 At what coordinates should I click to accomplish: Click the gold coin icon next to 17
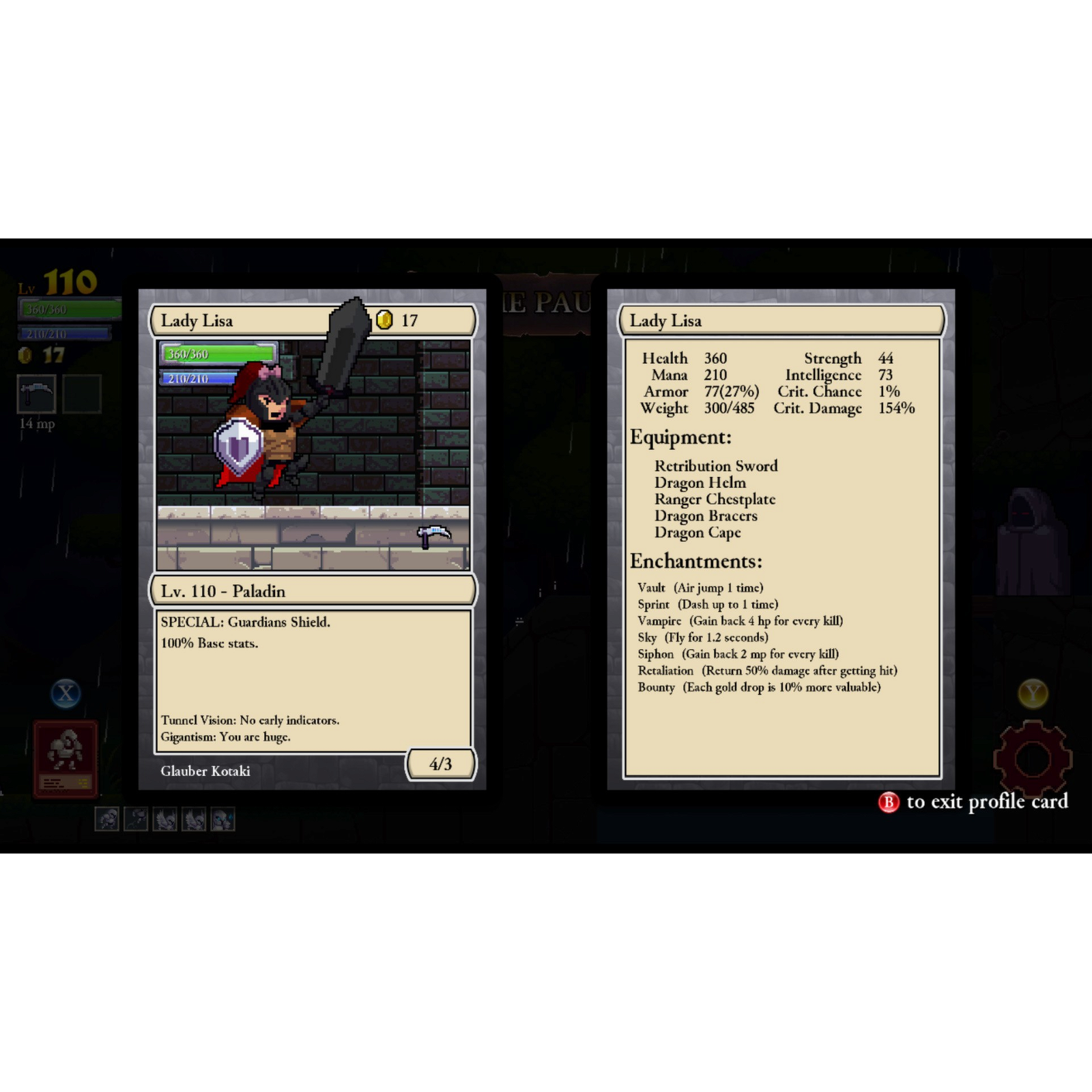coord(26,356)
